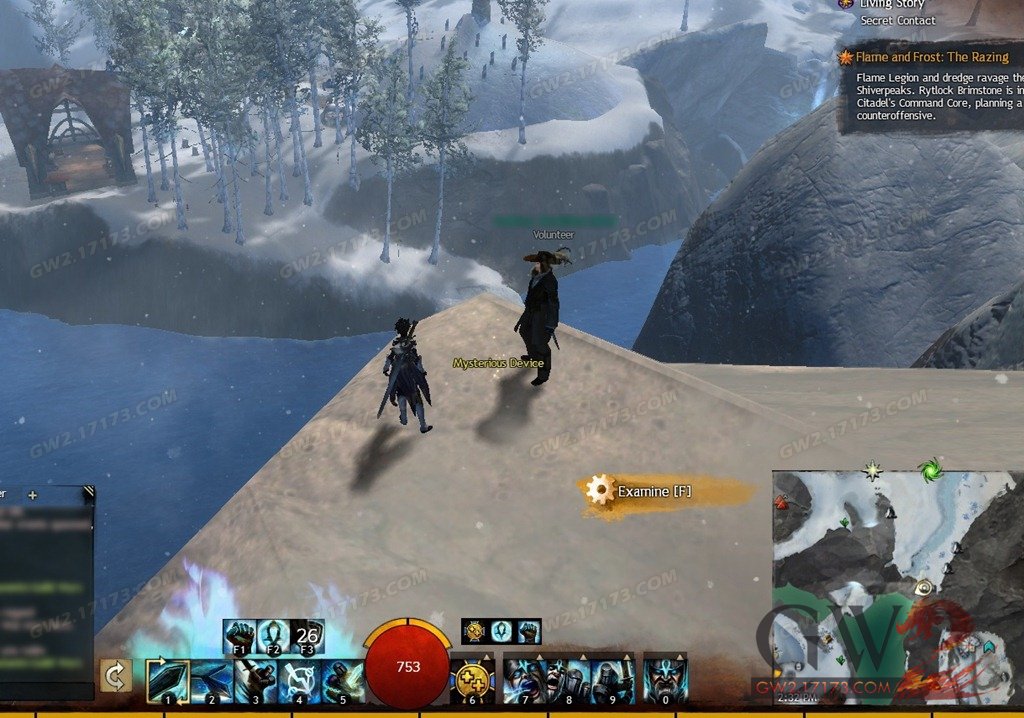Activate the weapon skill in slot 4

pyautogui.click(x=299, y=679)
